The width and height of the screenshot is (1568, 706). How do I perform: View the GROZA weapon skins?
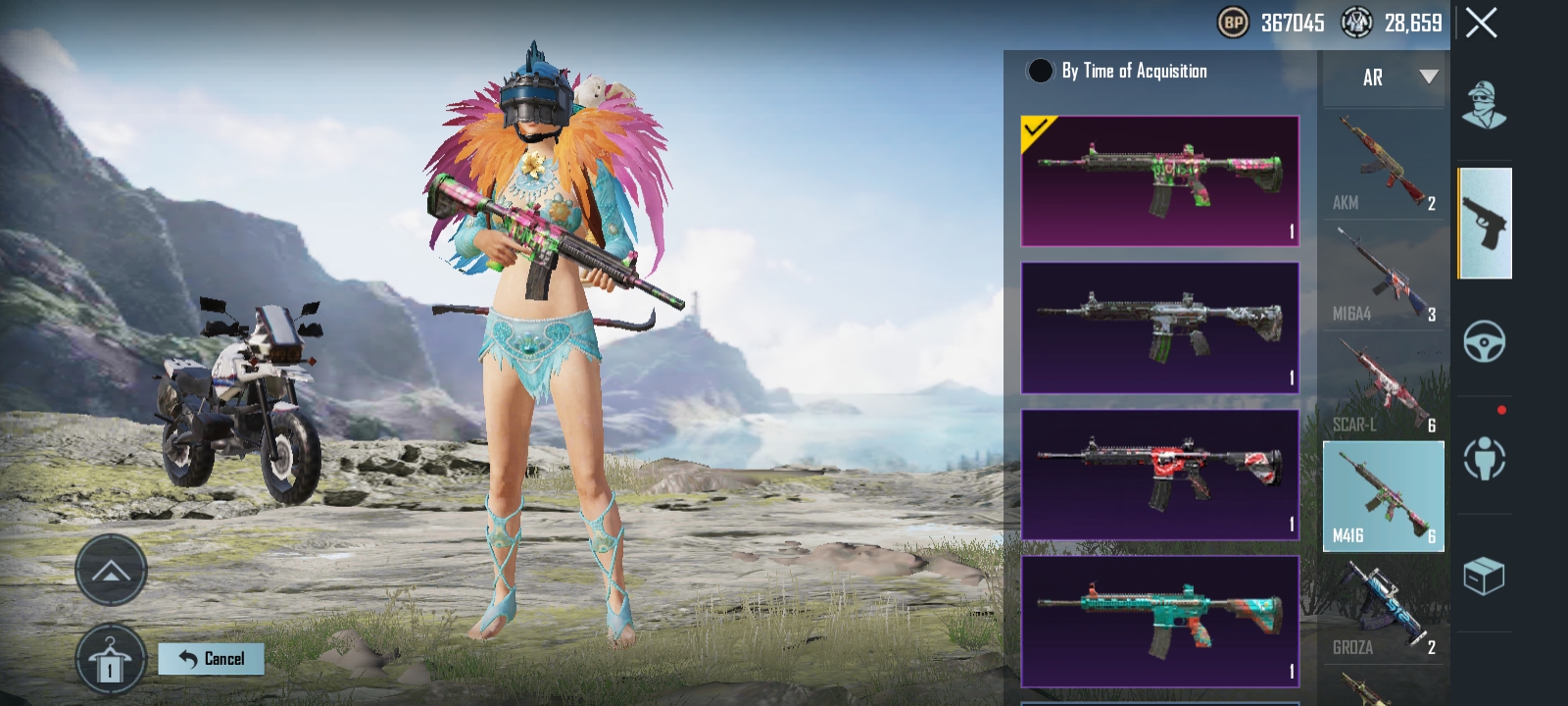tap(1384, 609)
